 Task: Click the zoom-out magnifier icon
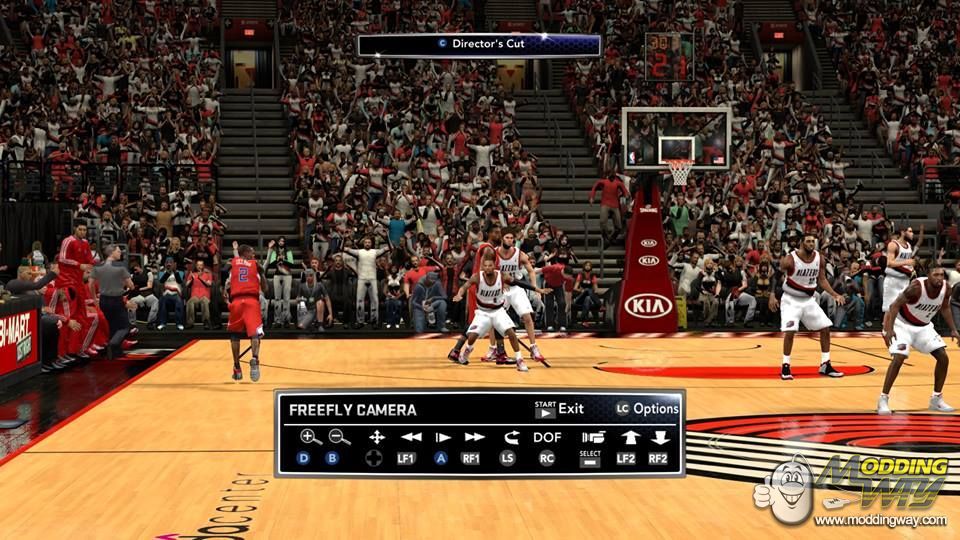coord(340,437)
